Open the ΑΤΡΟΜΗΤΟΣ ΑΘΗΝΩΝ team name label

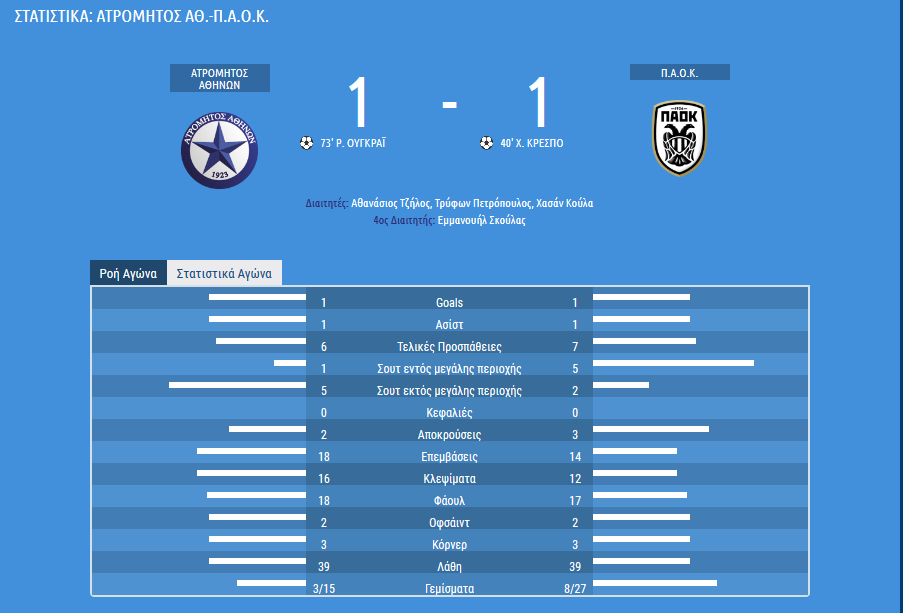click(x=220, y=79)
